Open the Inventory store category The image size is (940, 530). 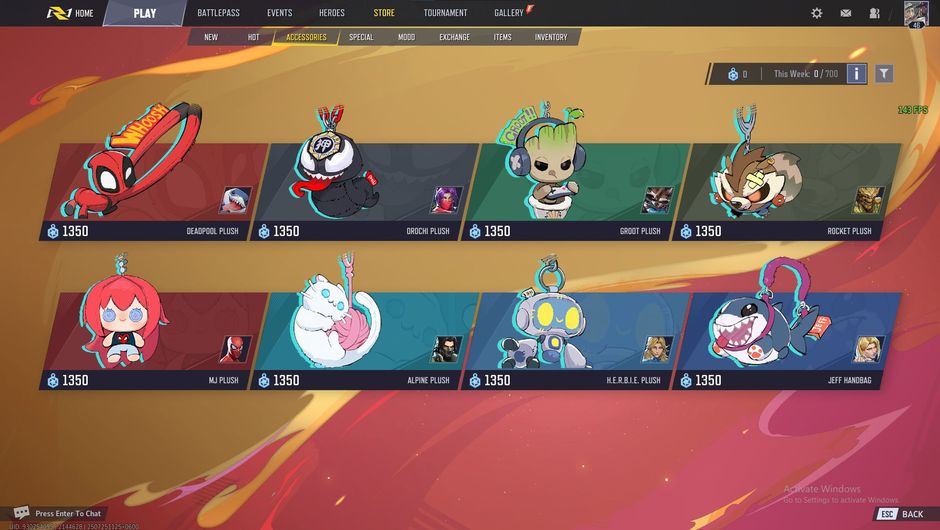(x=551, y=37)
